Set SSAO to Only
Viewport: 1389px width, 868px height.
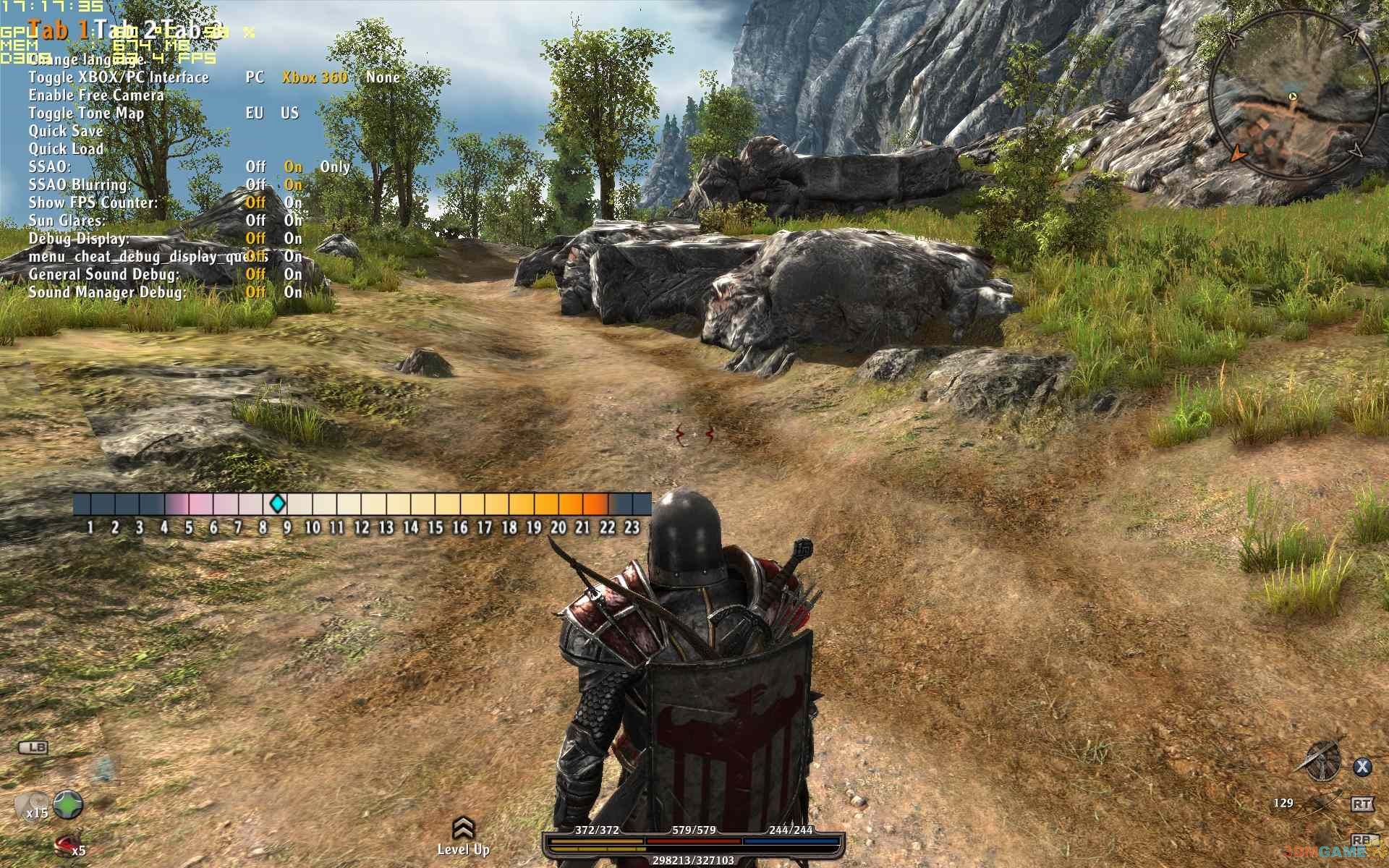335,167
